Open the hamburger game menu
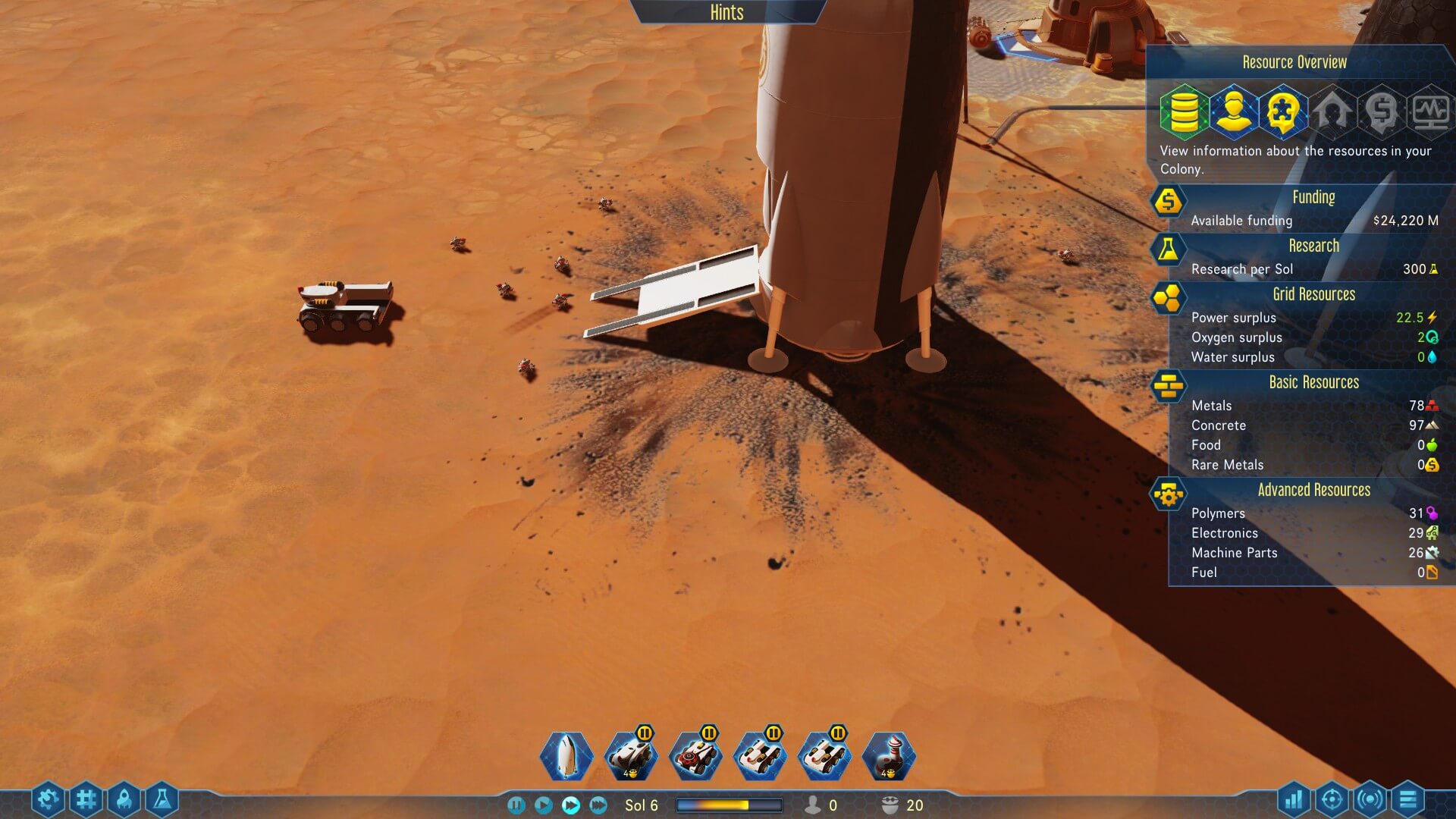This screenshot has height=819, width=1456. tap(1407, 799)
